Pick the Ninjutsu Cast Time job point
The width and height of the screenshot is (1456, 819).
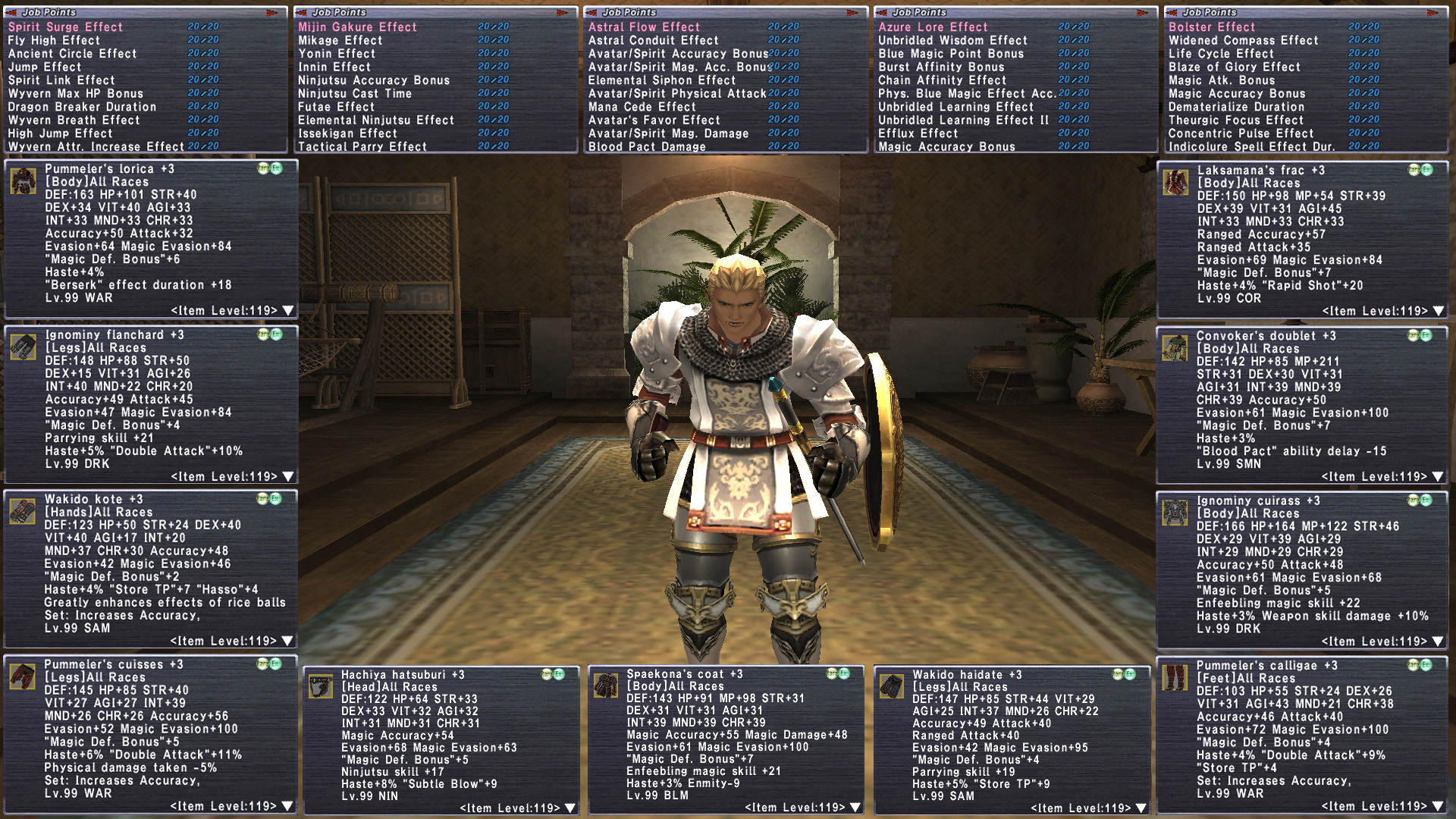point(354,93)
